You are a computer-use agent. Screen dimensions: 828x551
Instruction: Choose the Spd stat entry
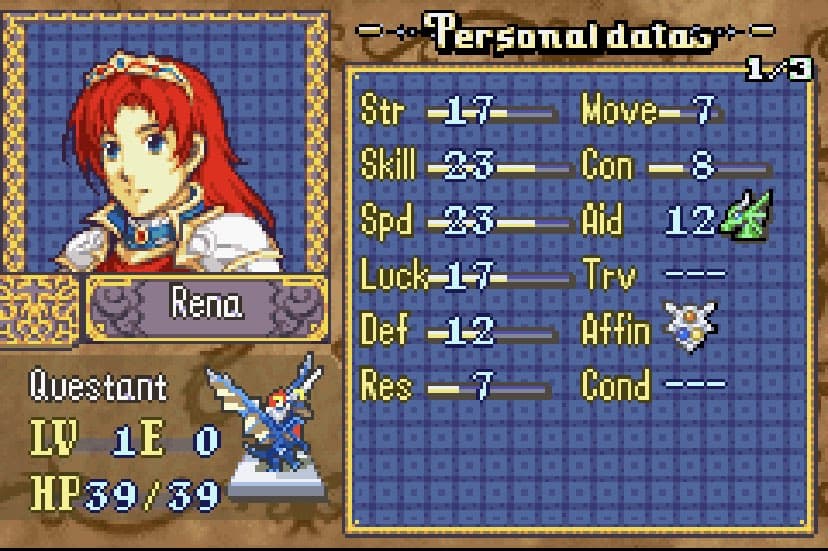[458, 221]
